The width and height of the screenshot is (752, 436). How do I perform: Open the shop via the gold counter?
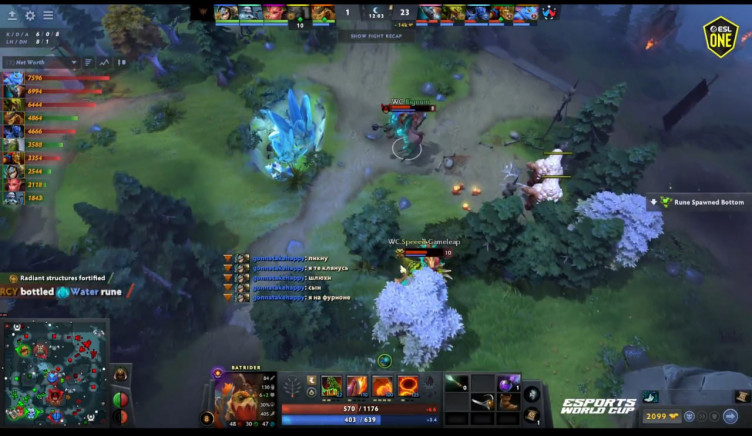point(667,416)
